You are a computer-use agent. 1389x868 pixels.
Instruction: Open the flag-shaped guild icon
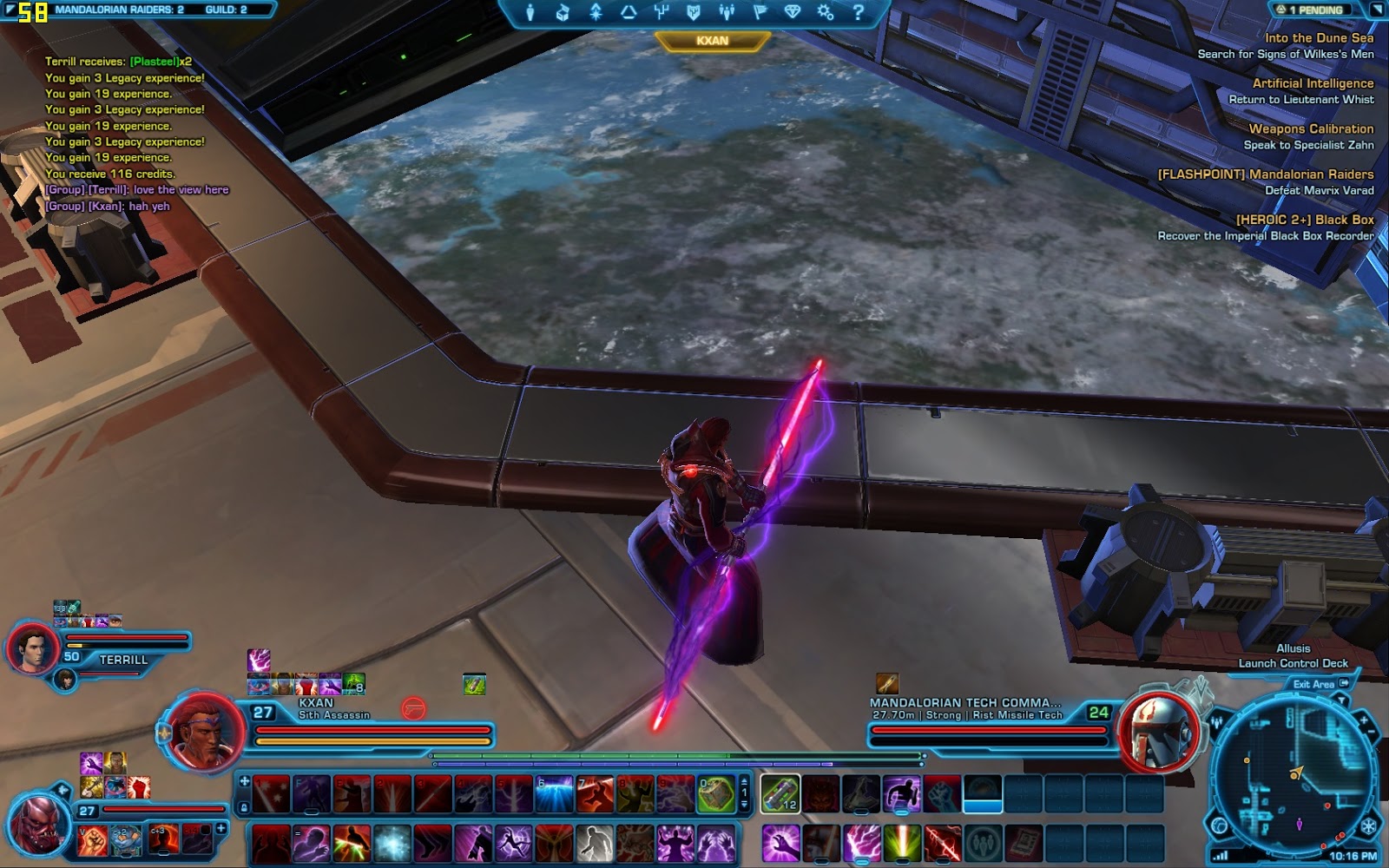click(x=760, y=13)
